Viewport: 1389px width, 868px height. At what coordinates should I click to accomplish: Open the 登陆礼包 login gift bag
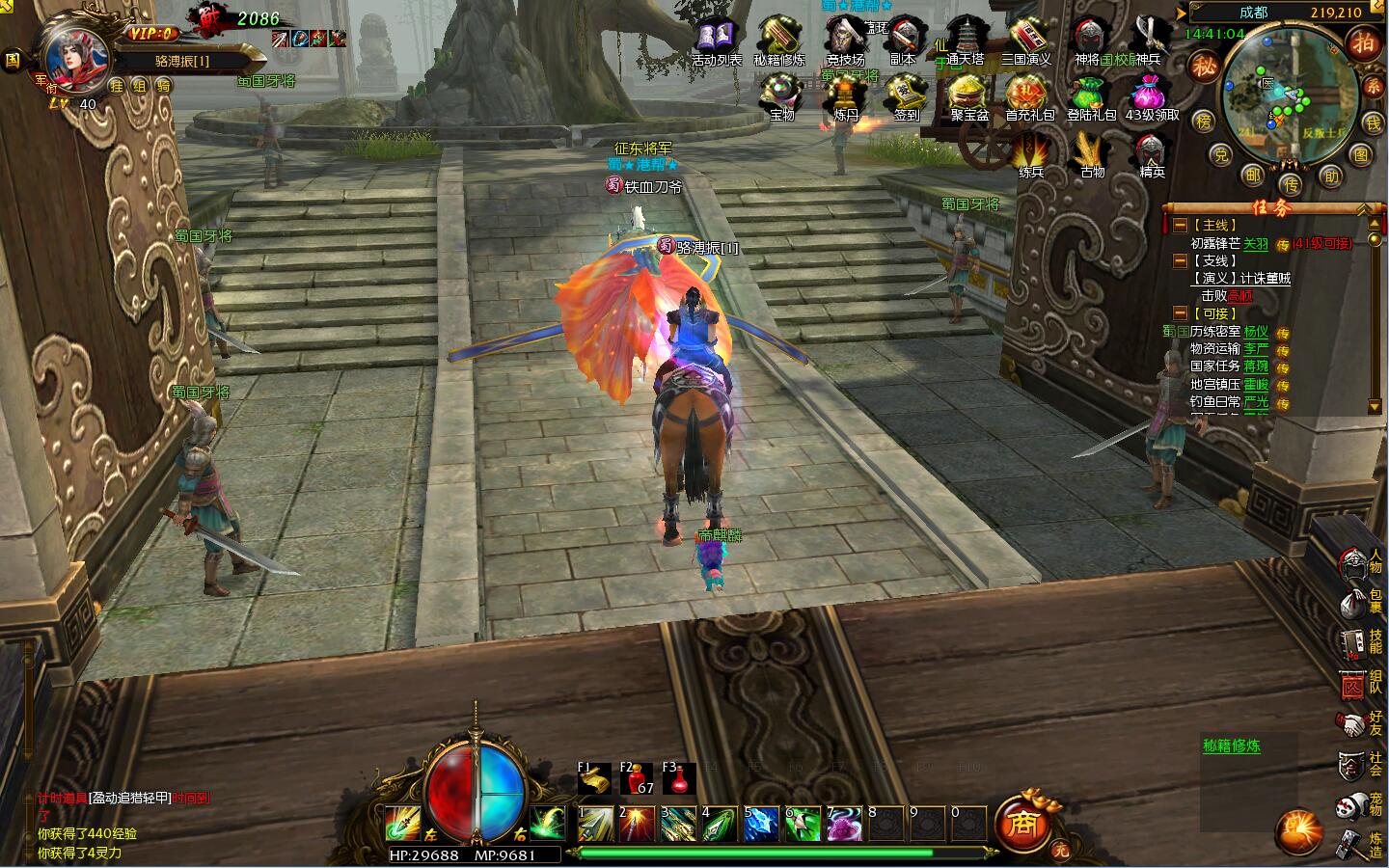(x=1091, y=96)
